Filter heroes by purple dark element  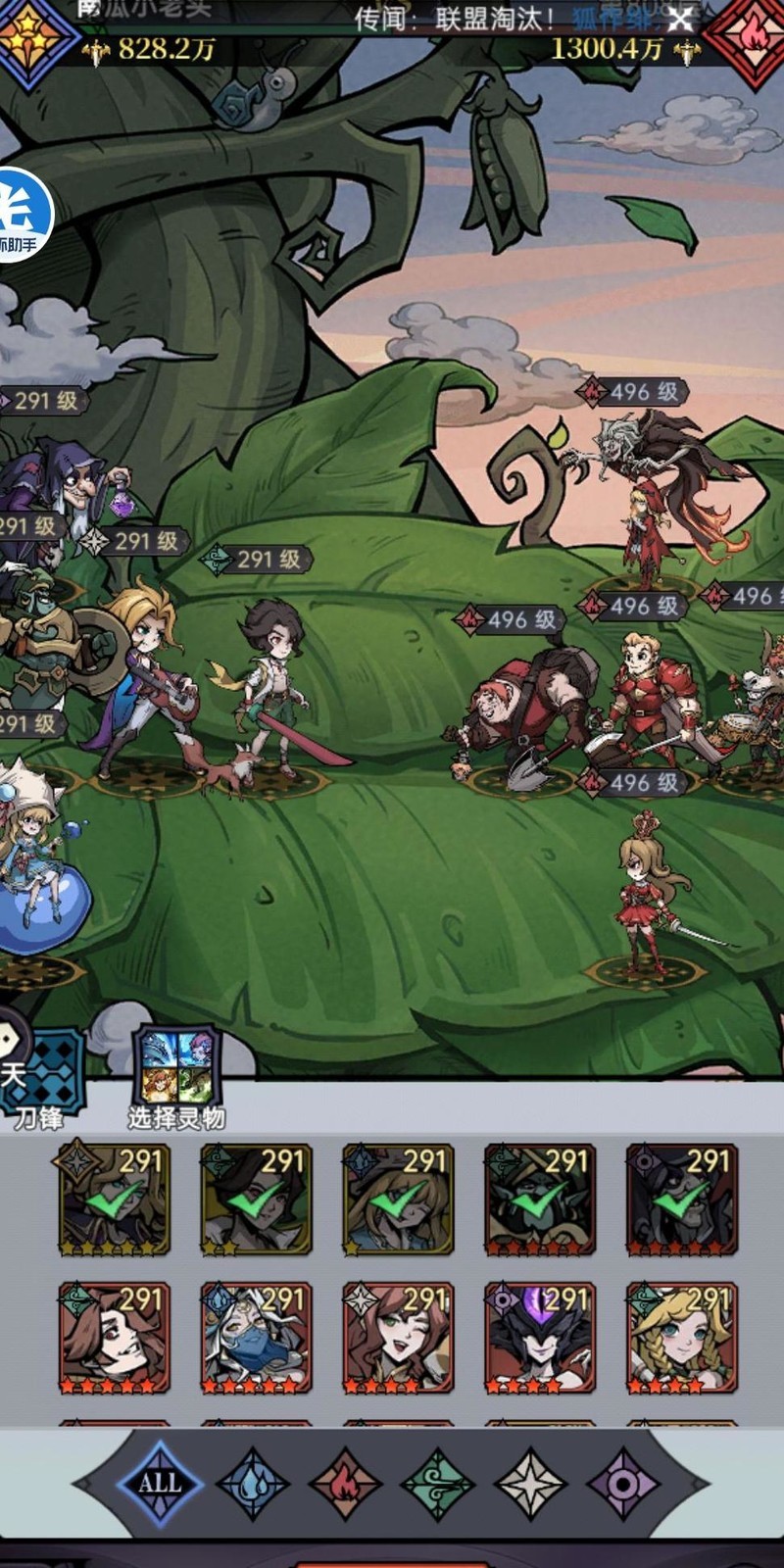(x=623, y=1483)
